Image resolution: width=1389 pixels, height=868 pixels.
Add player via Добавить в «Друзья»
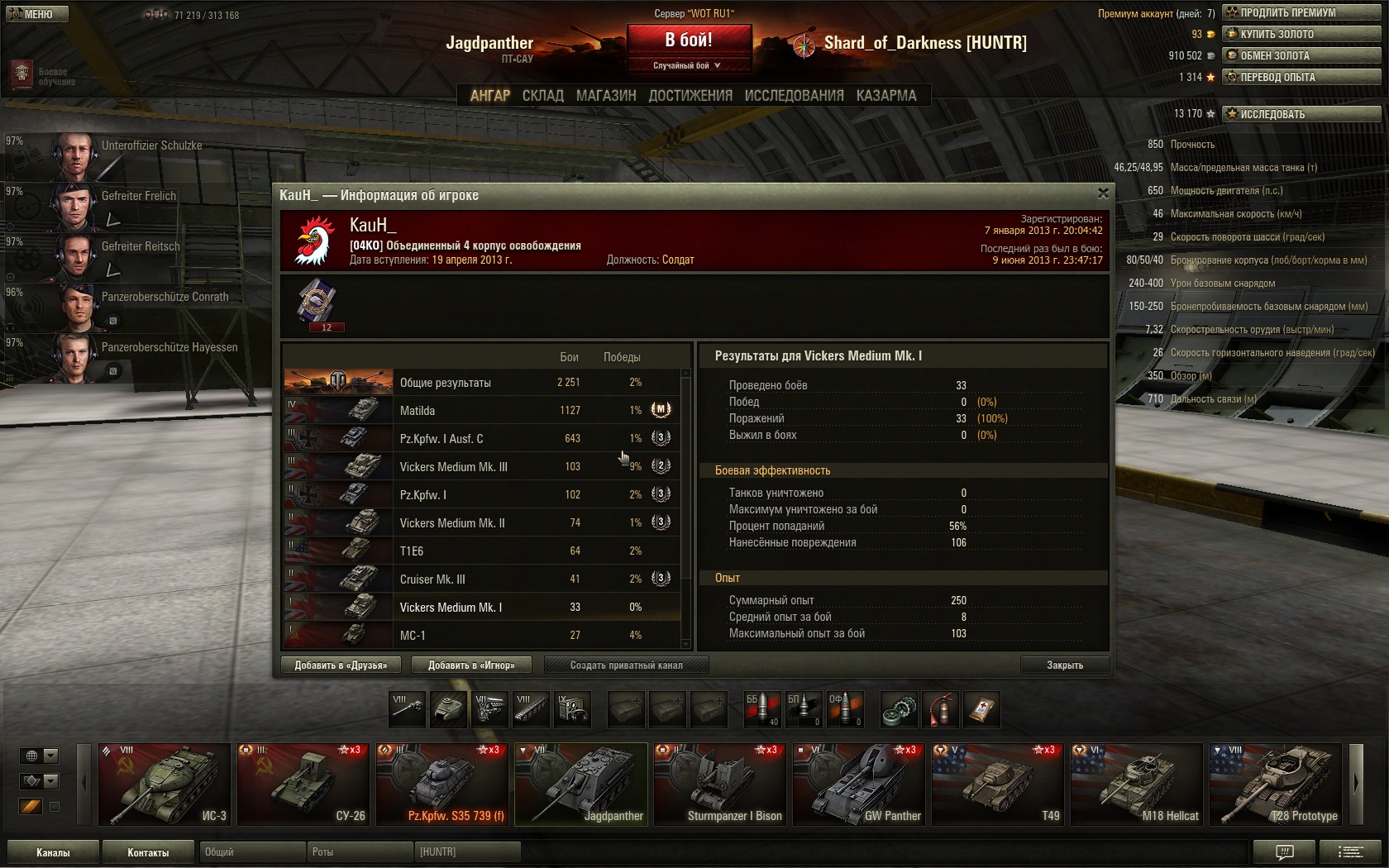click(341, 665)
